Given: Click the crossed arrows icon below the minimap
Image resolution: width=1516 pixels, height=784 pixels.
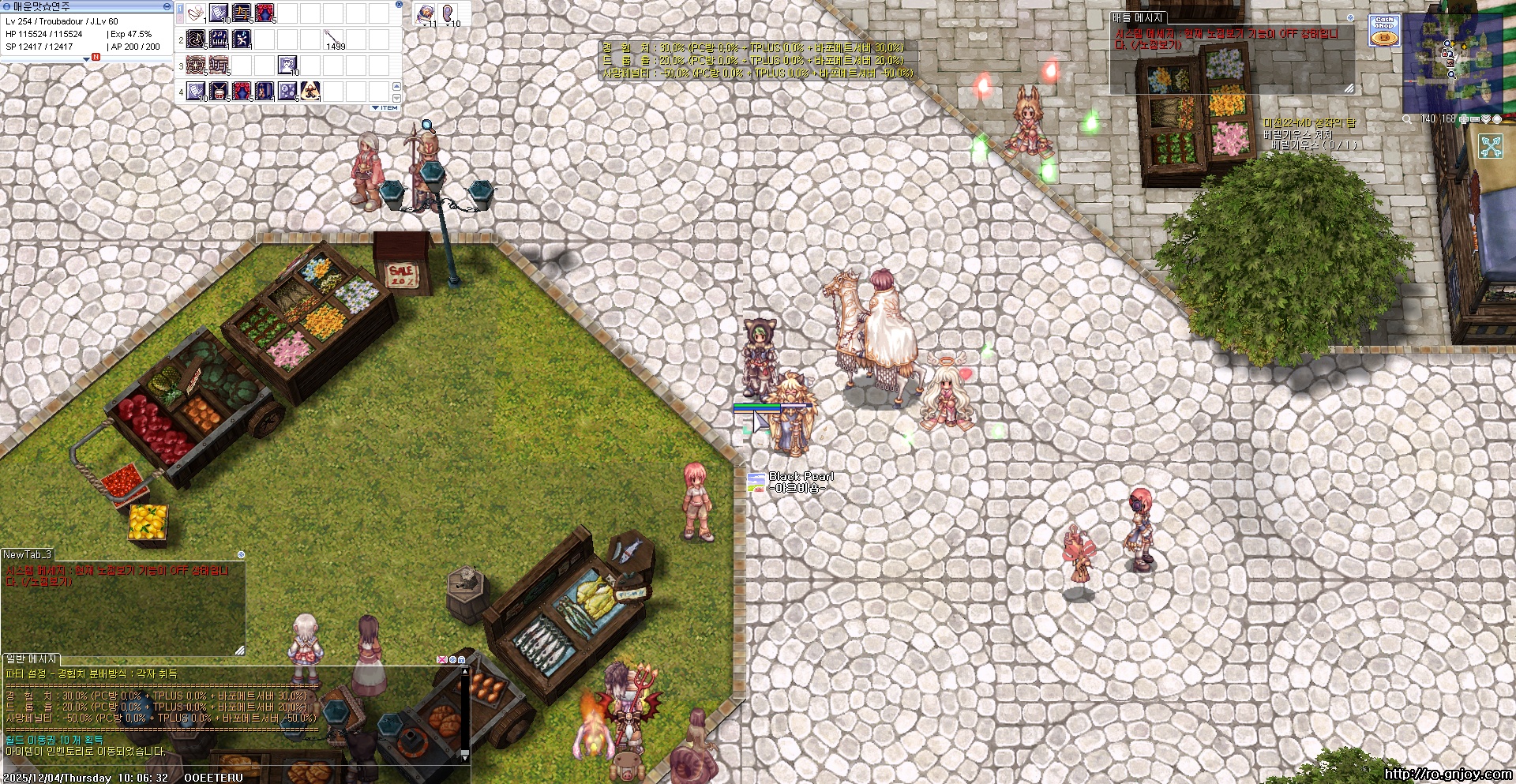Looking at the screenshot, I should (1491, 146).
